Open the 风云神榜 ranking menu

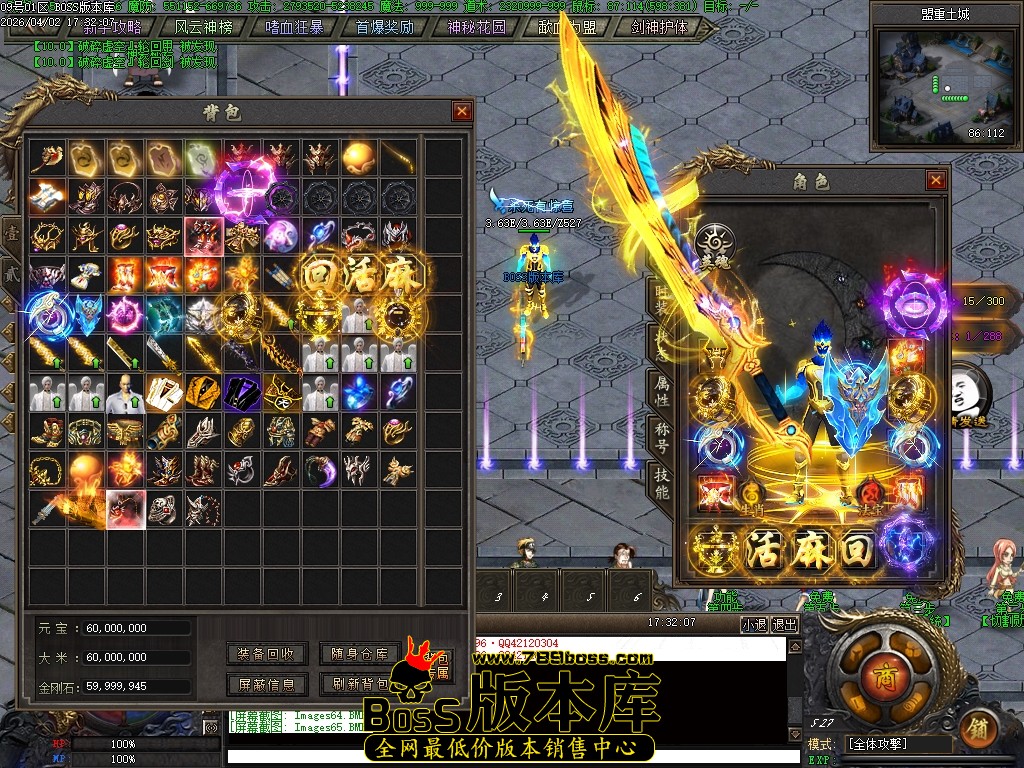tap(203, 28)
